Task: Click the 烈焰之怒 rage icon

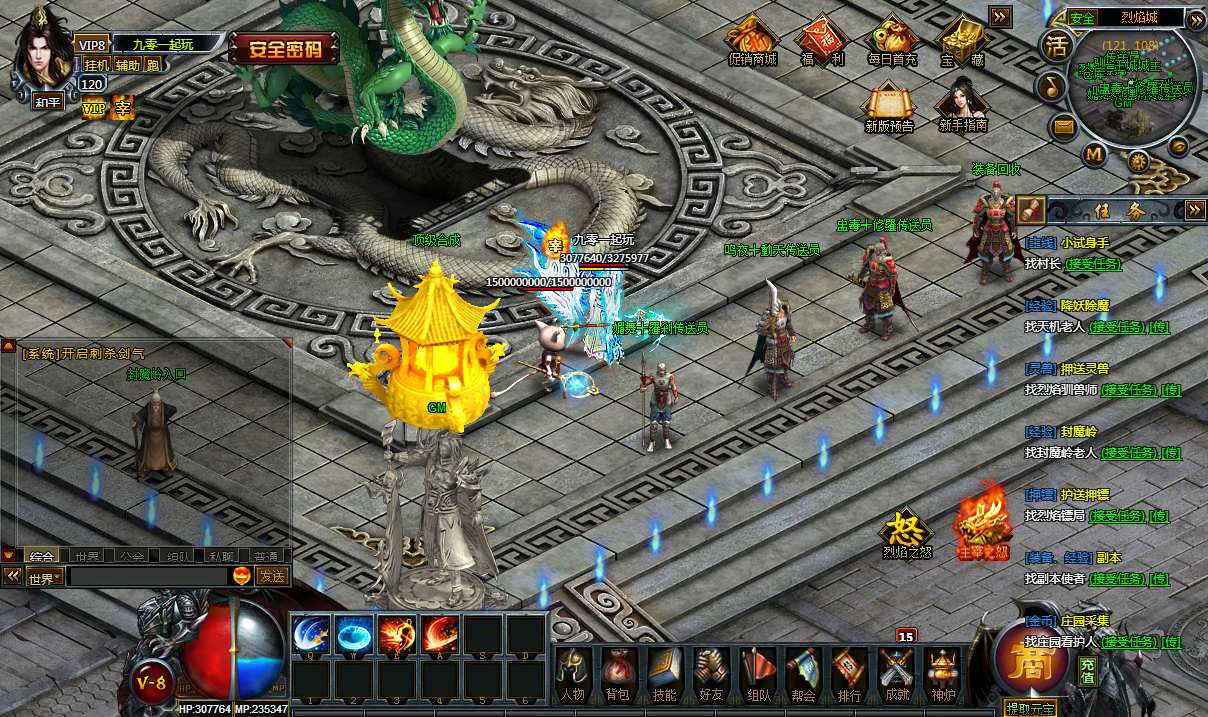Action: pos(906,532)
